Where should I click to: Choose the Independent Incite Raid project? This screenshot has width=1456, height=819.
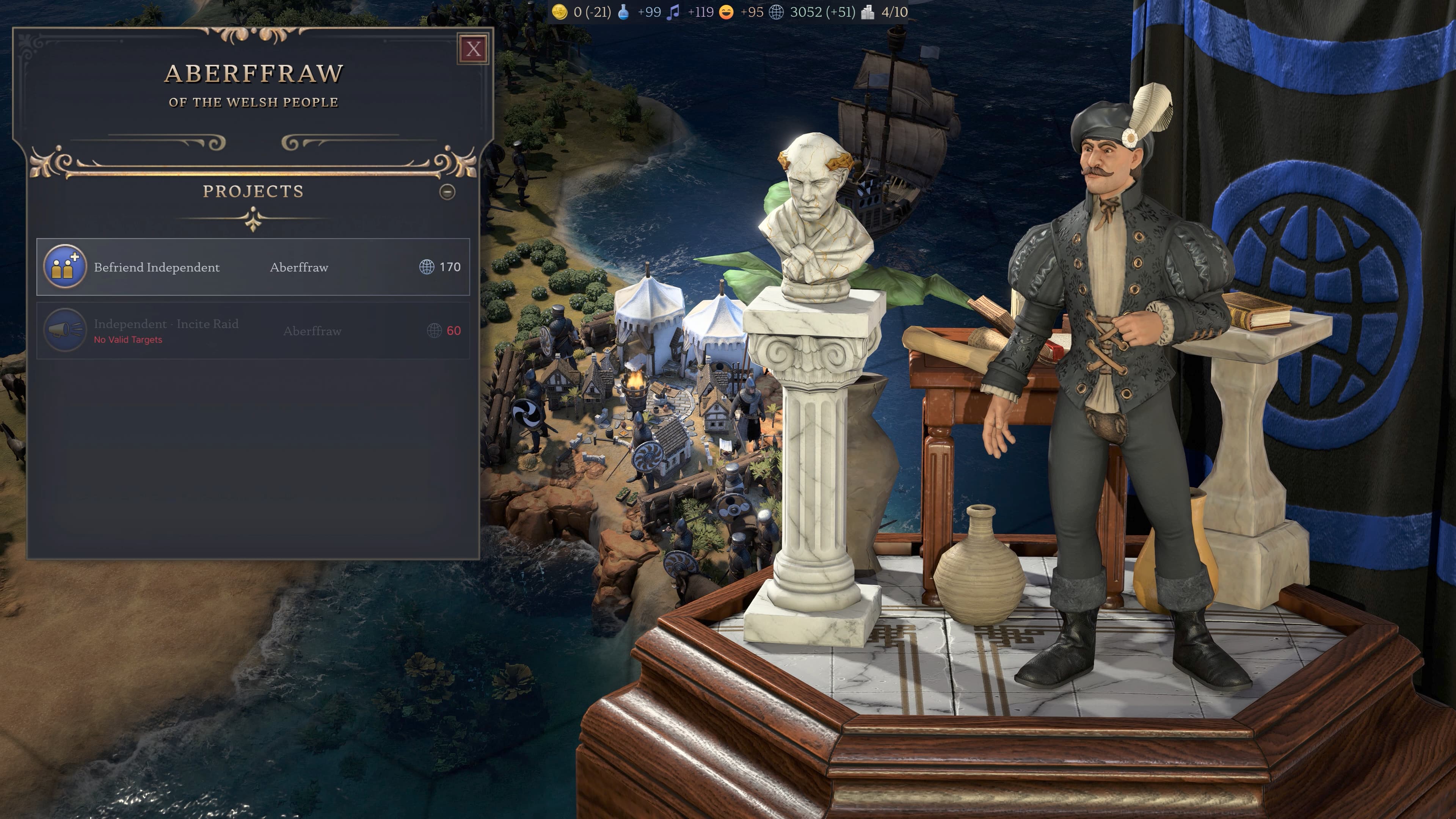(x=253, y=331)
